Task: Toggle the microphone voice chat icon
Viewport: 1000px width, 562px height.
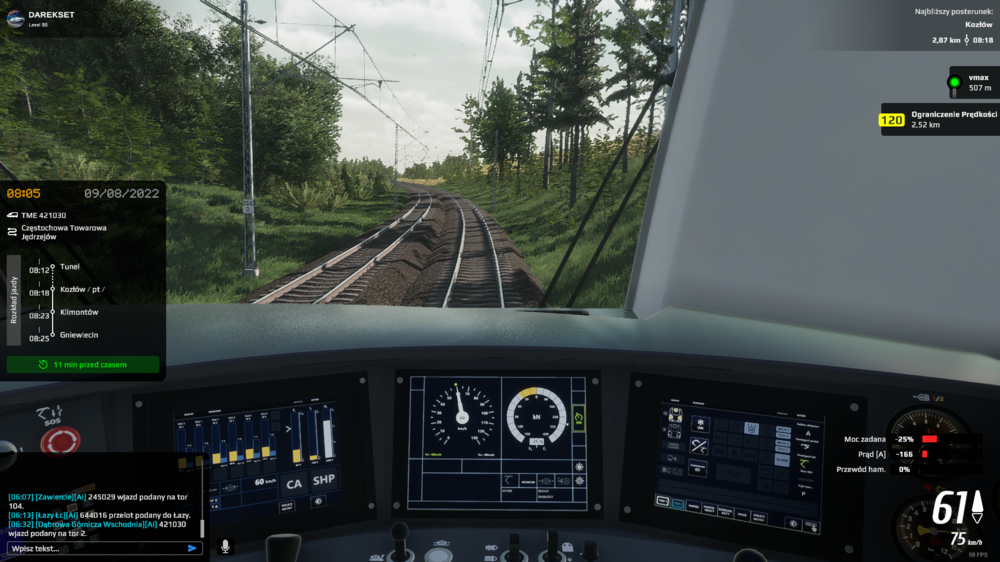Action: (225, 546)
